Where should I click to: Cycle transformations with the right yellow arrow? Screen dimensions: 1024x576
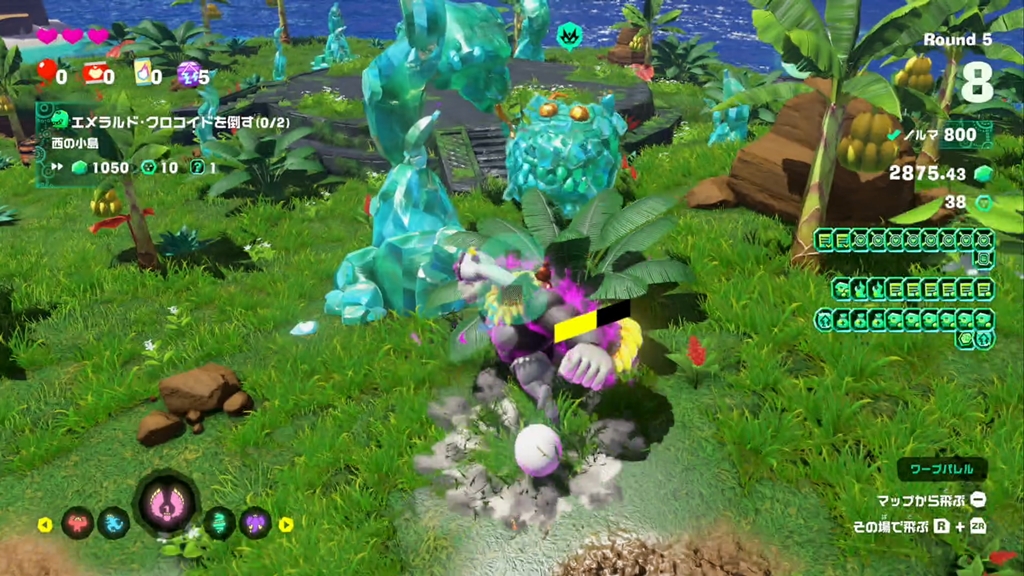coord(286,524)
